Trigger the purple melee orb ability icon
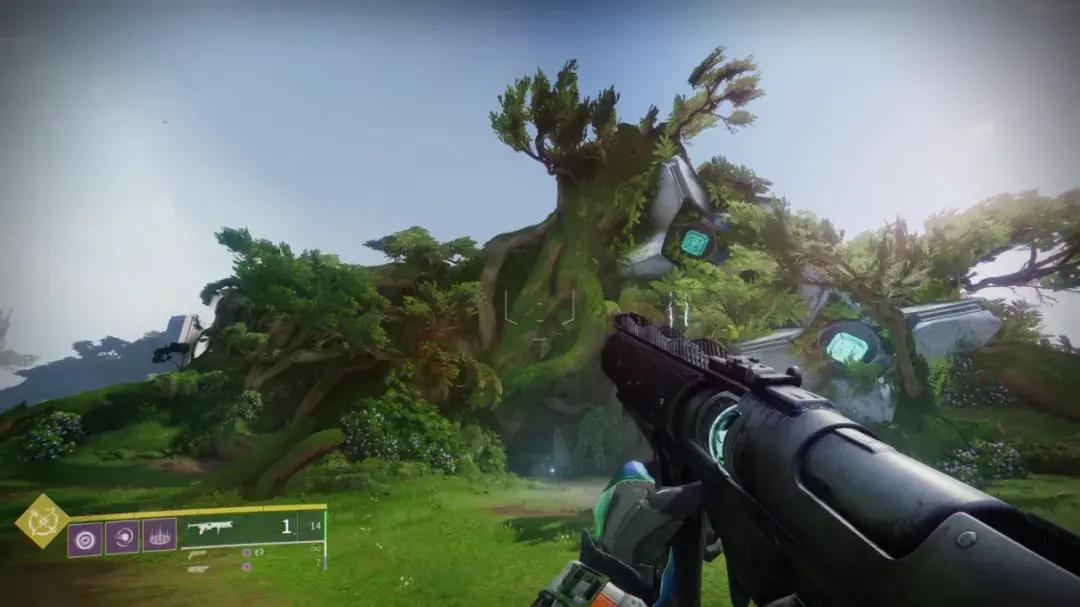 click(122, 538)
